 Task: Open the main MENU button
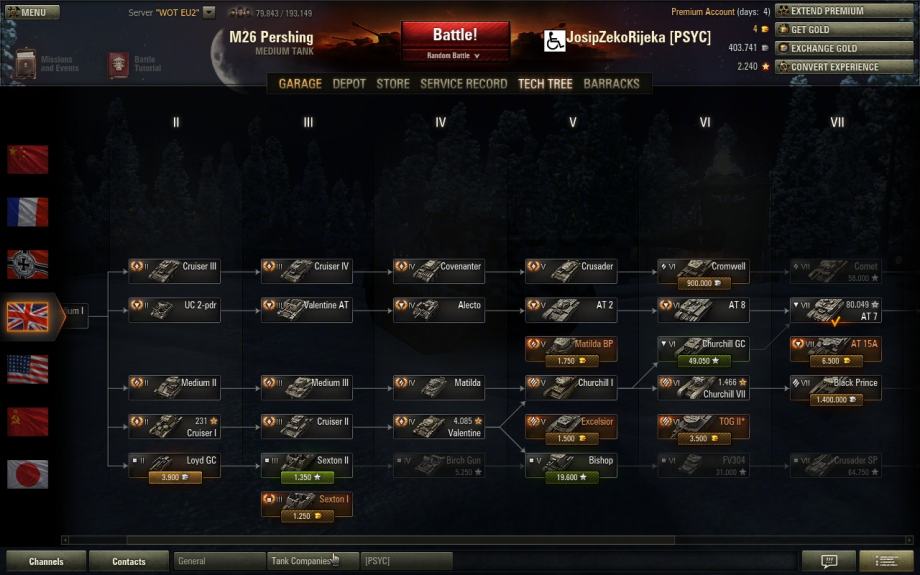(26, 12)
